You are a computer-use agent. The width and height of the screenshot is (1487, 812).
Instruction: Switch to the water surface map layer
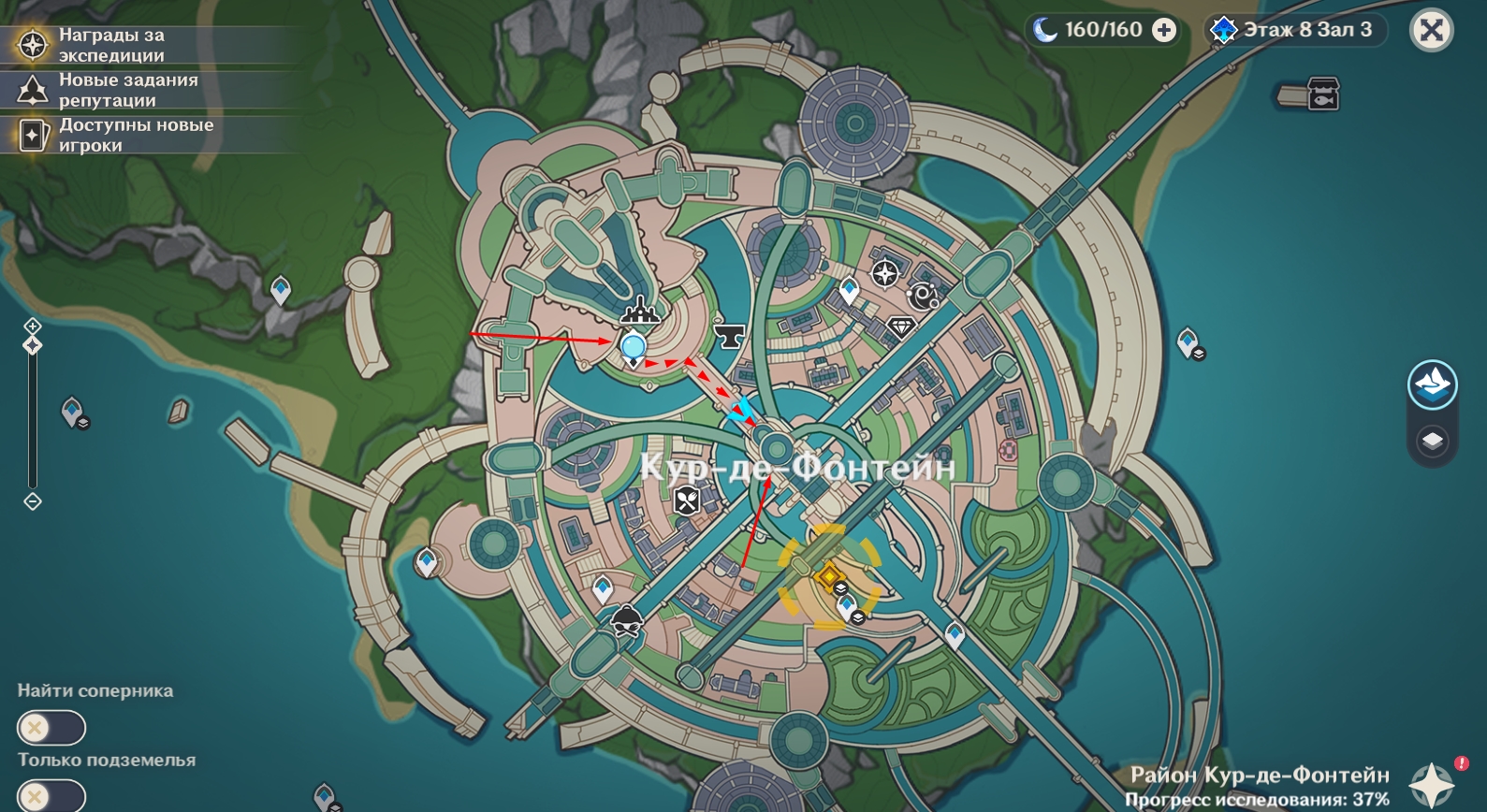click(1432, 384)
